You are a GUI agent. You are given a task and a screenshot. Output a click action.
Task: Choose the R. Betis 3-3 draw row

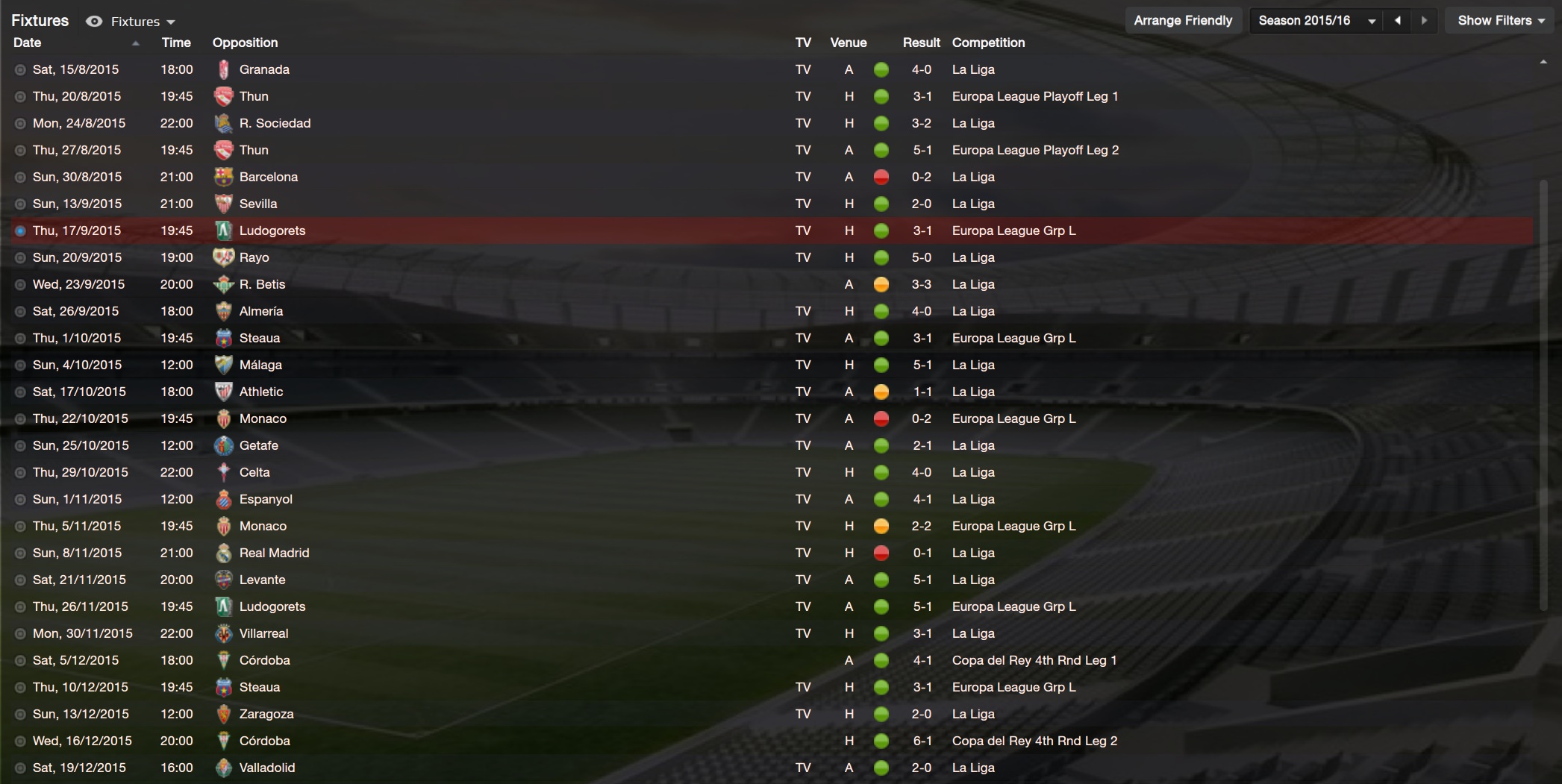pyautogui.click(x=262, y=284)
